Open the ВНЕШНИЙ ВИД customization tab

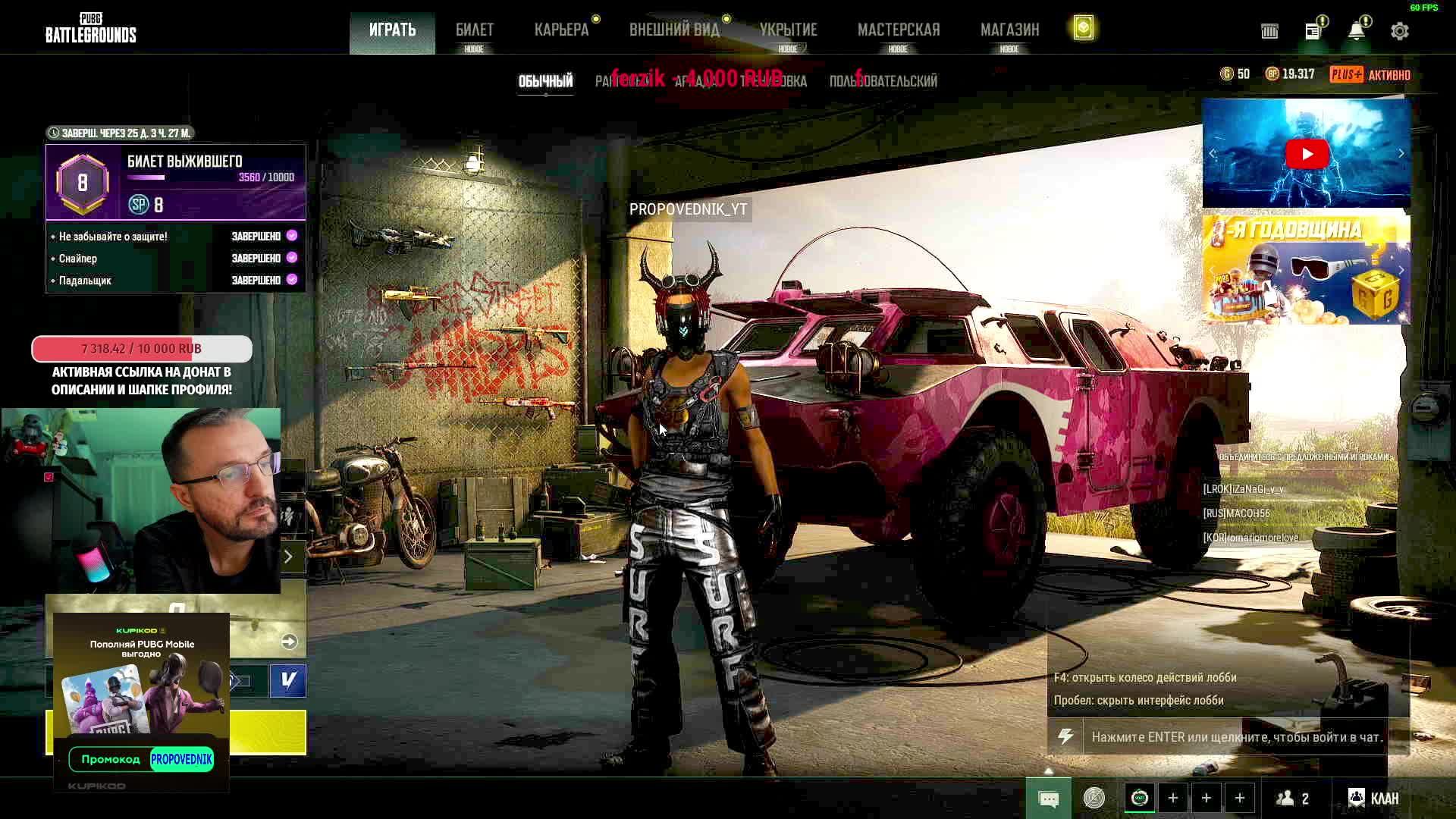tap(673, 30)
